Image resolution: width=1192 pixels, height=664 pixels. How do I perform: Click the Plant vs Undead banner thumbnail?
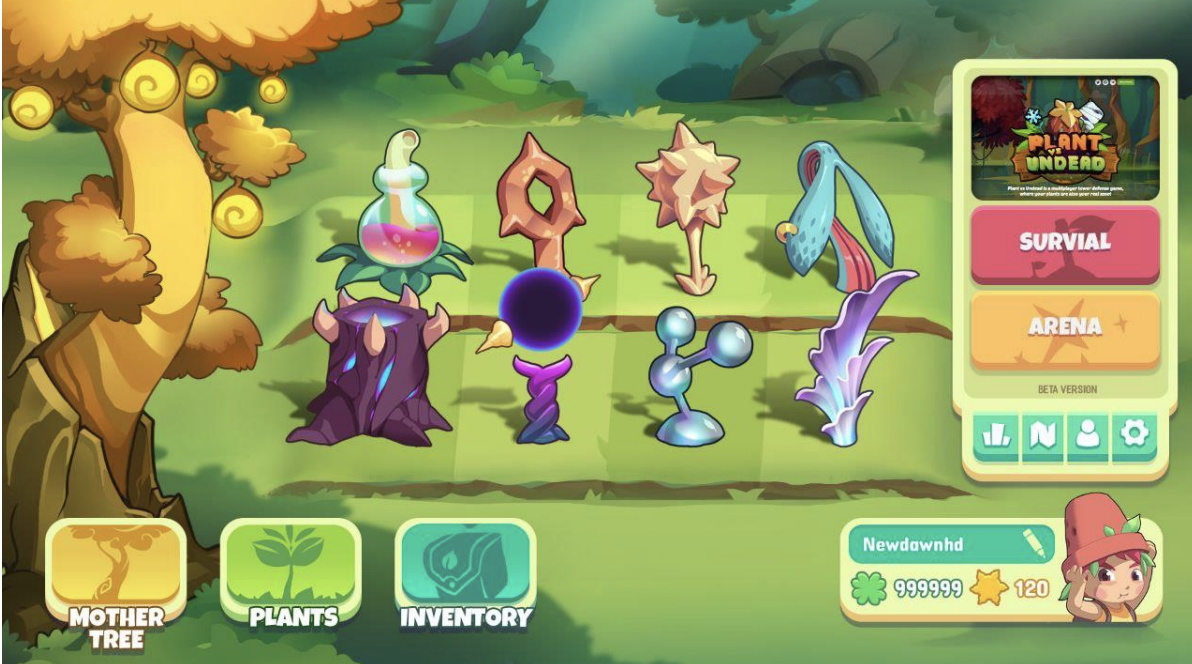pyautogui.click(x=1065, y=138)
